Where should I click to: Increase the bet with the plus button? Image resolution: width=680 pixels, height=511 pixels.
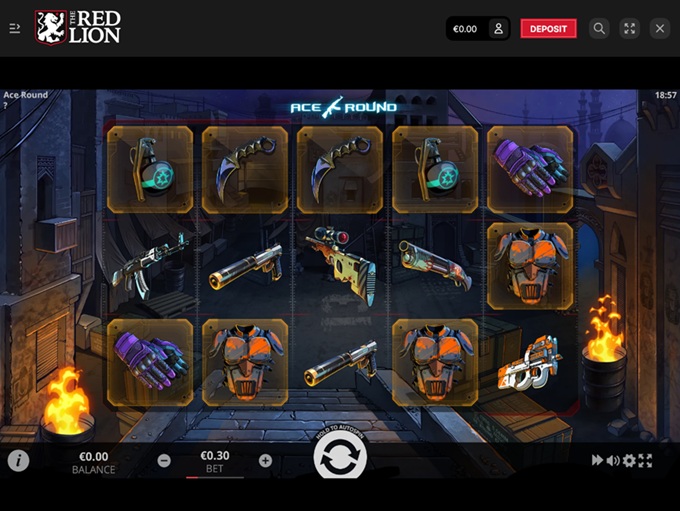pyautogui.click(x=265, y=461)
